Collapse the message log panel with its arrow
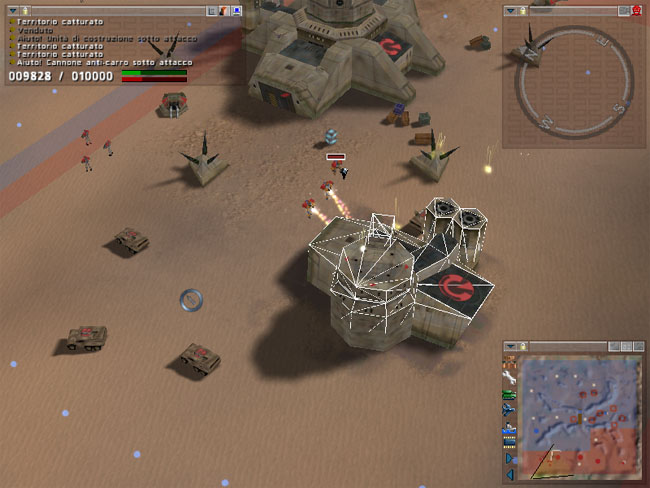 tap(12, 11)
